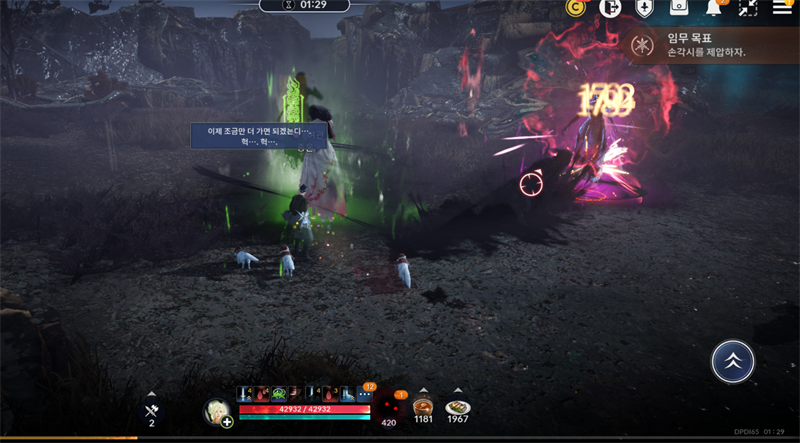
Task: Use the soup bowl item with 1181
Action: click(423, 408)
